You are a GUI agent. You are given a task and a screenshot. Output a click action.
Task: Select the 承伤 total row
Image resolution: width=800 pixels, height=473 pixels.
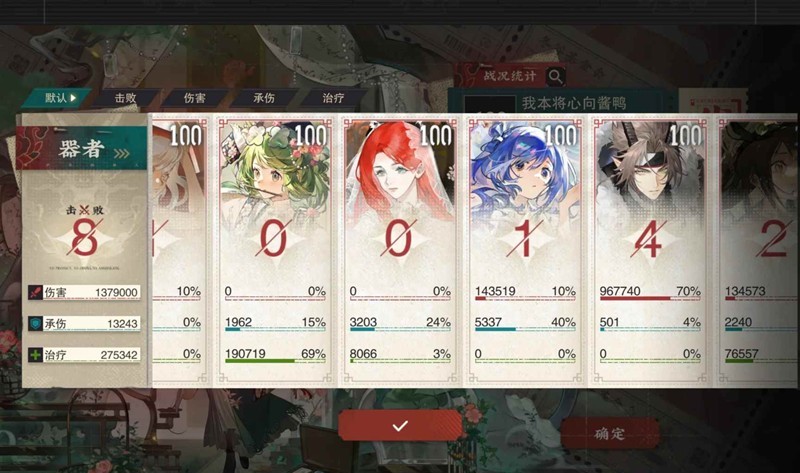(84, 324)
